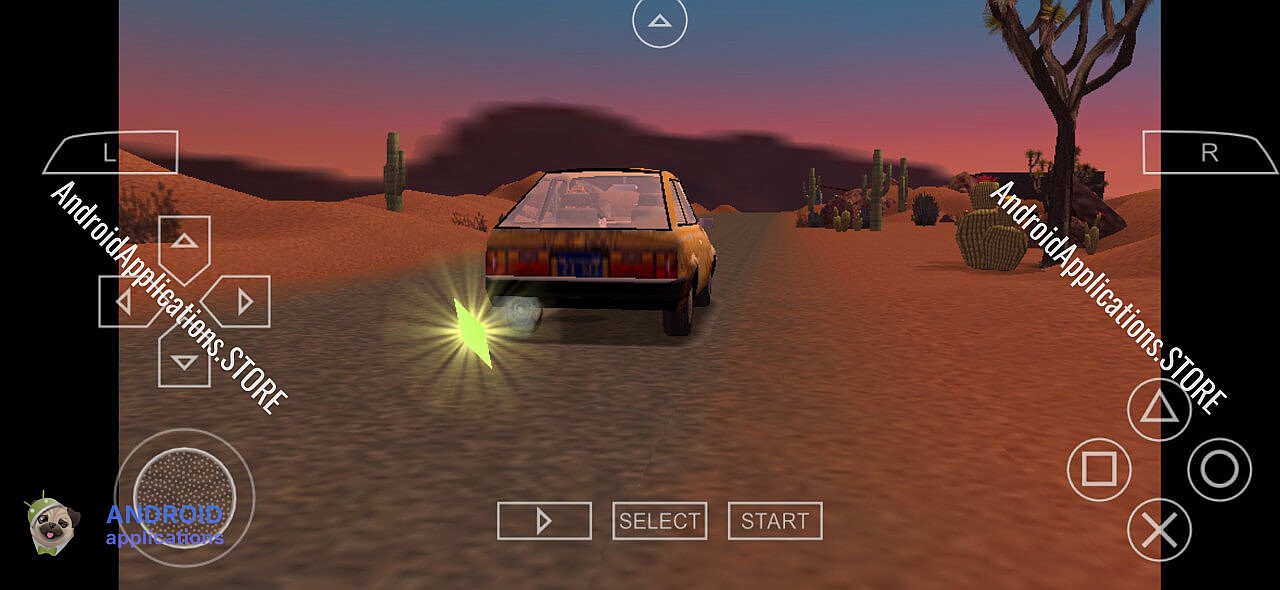Click the START button
The width and height of the screenshot is (1280, 590).
coord(775,521)
